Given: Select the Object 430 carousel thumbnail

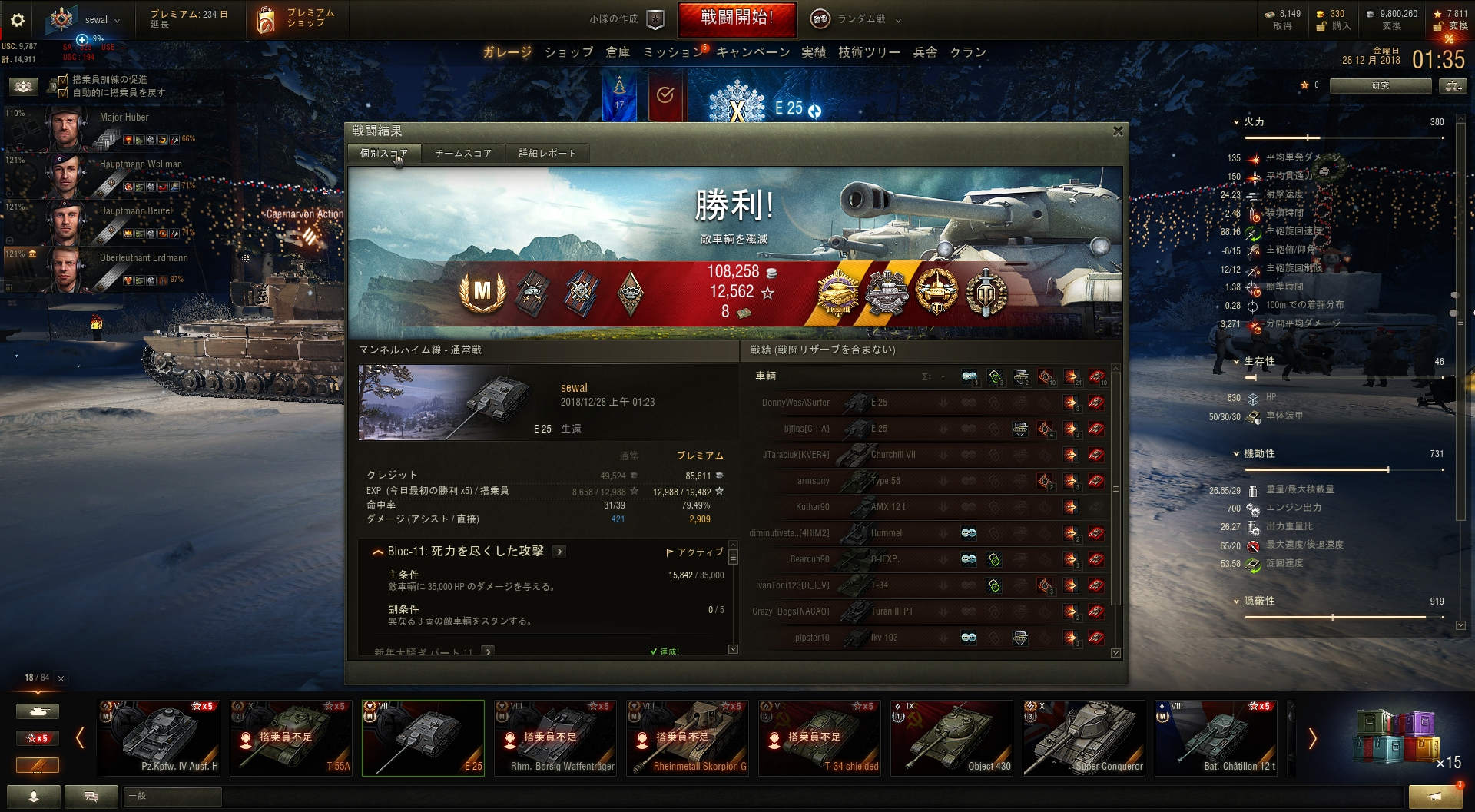Looking at the screenshot, I should [x=951, y=736].
